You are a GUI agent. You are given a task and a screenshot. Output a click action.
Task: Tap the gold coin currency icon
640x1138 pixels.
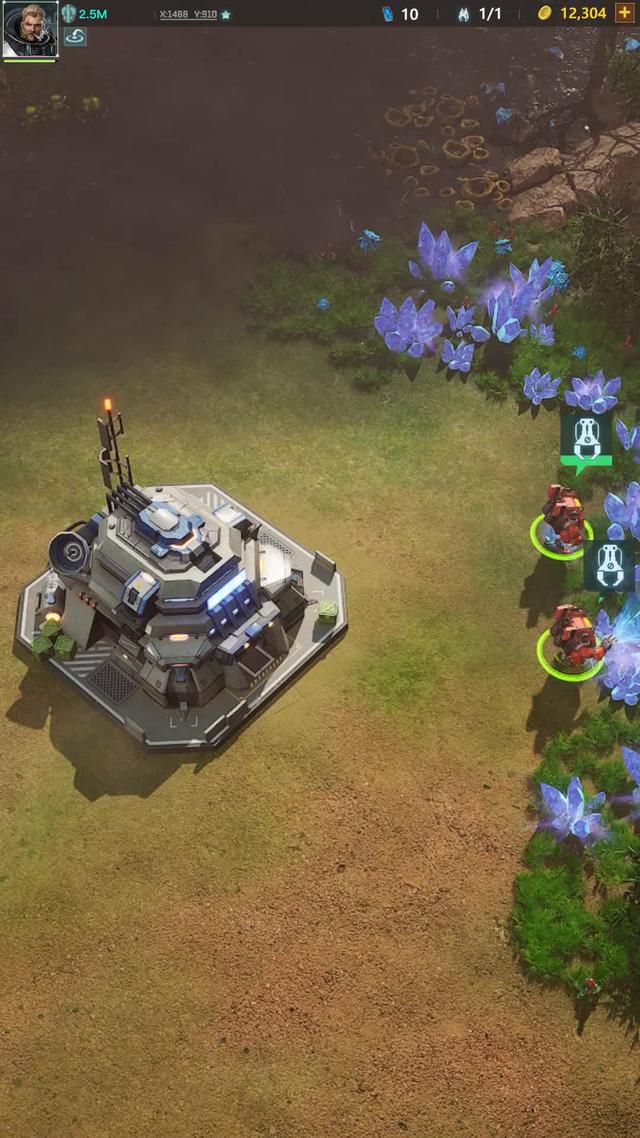click(x=544, y=13)
